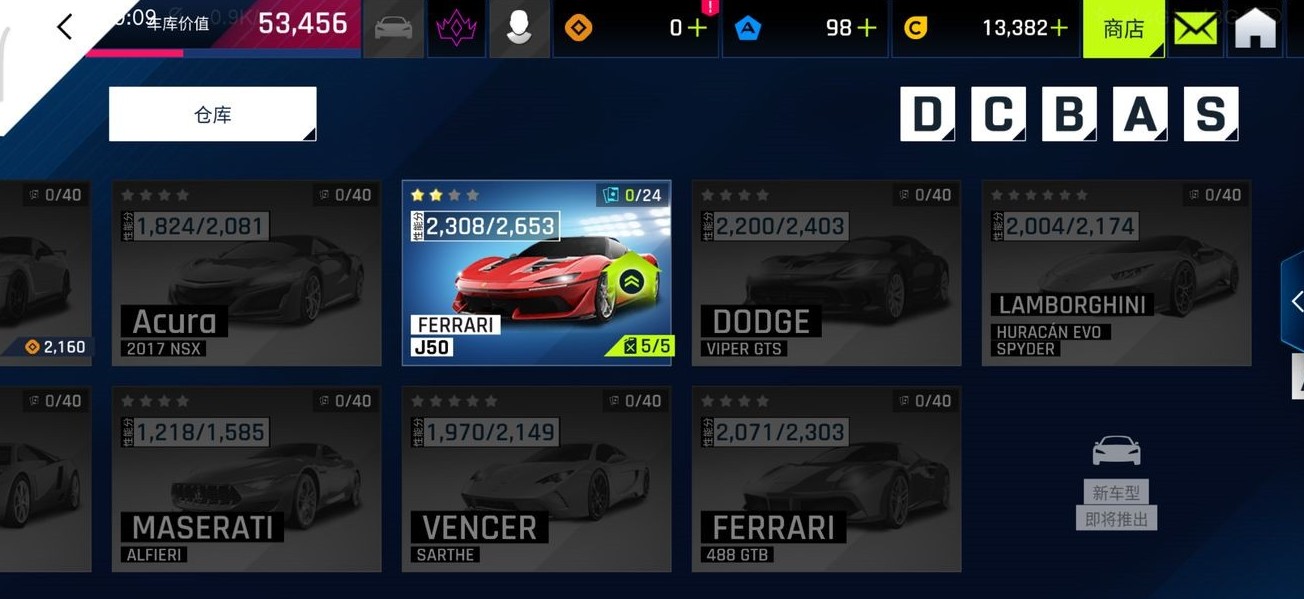
Task: Open the 商店 shop
Action: click(1123, 28)
